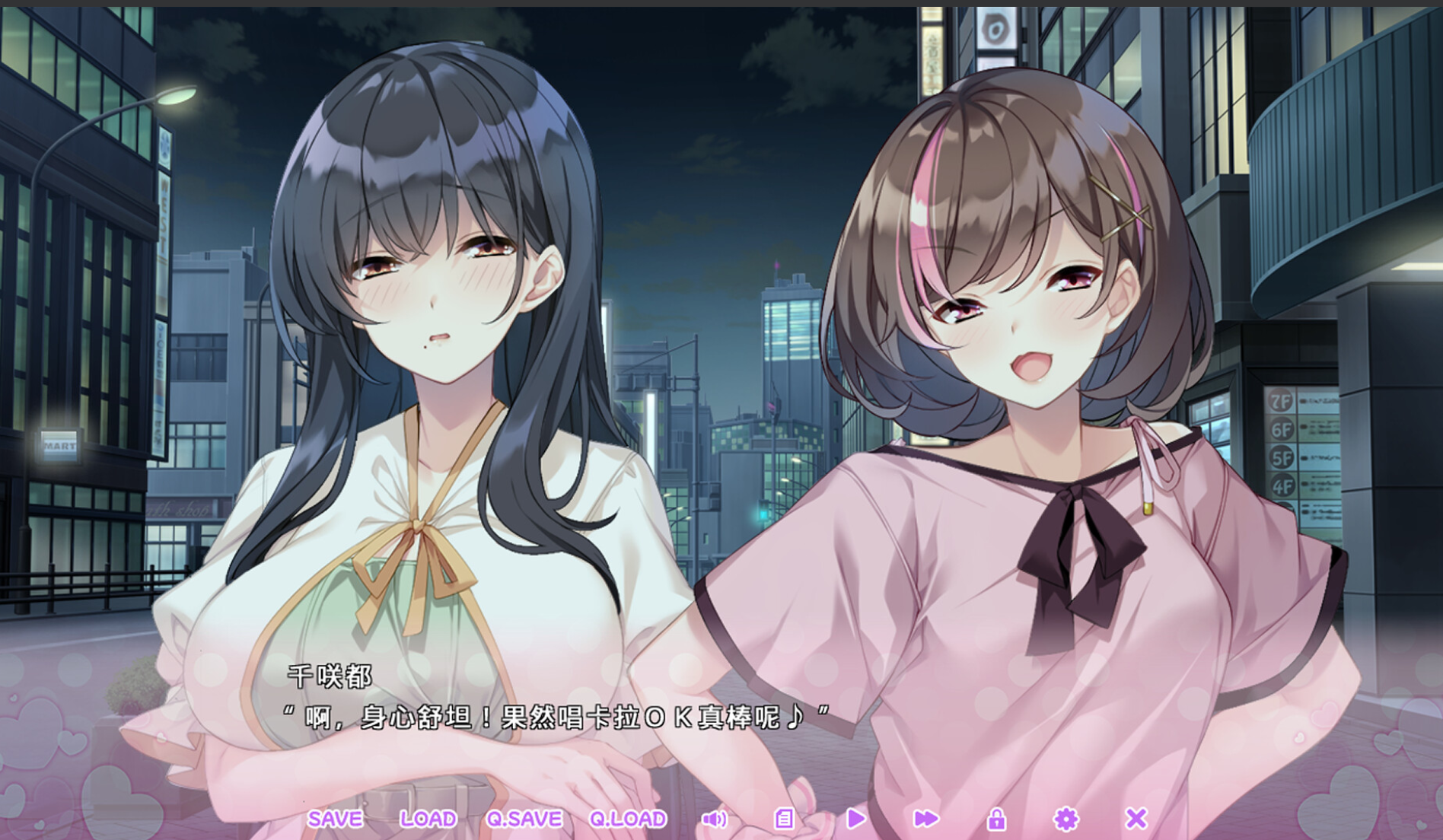The width and height of the screenshot is (1443, 840).
Task: Hide the text window with X
Action: click(x=1136, y=819)
